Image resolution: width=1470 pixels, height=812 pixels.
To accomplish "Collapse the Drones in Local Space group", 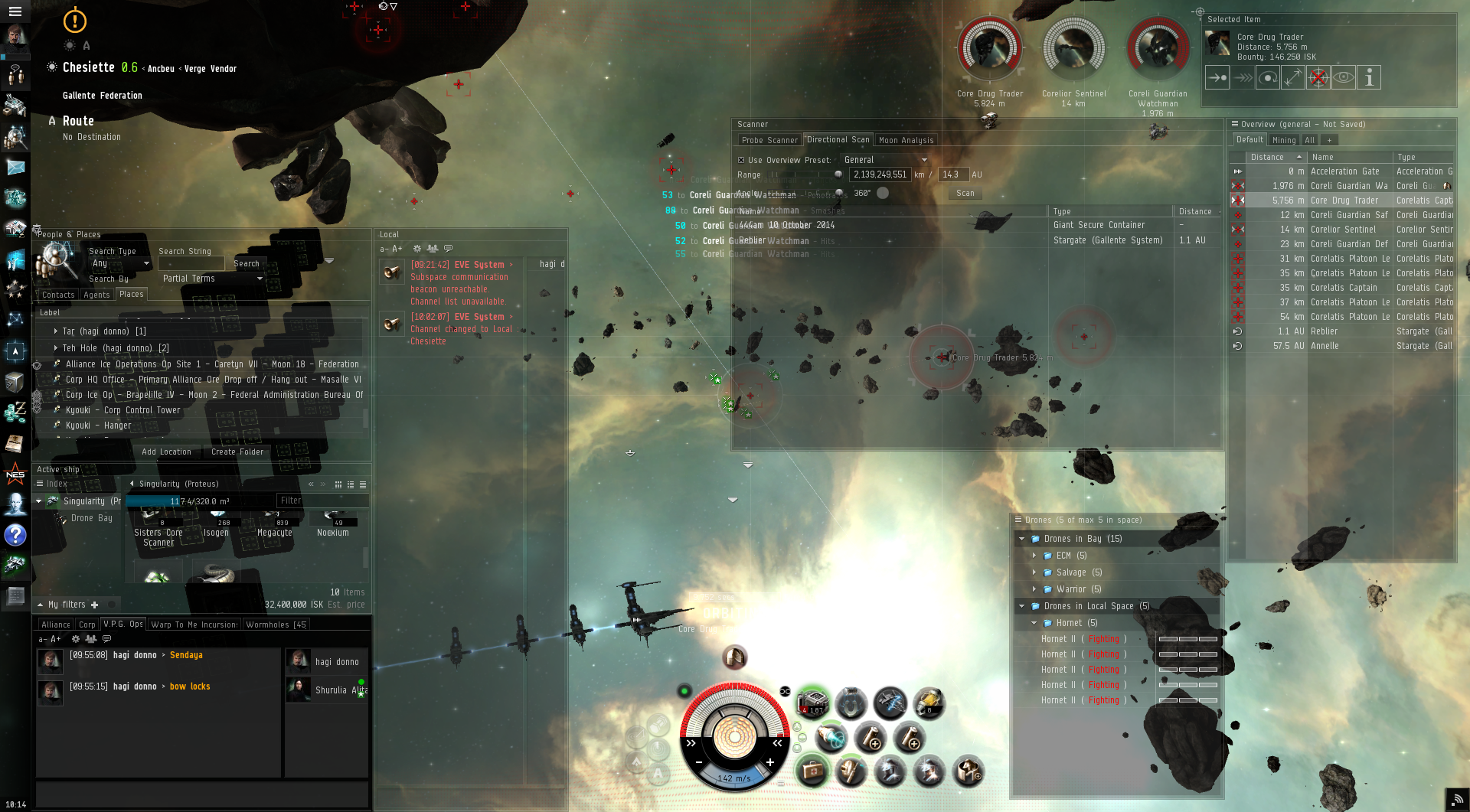I will [x=1021, y=606].
